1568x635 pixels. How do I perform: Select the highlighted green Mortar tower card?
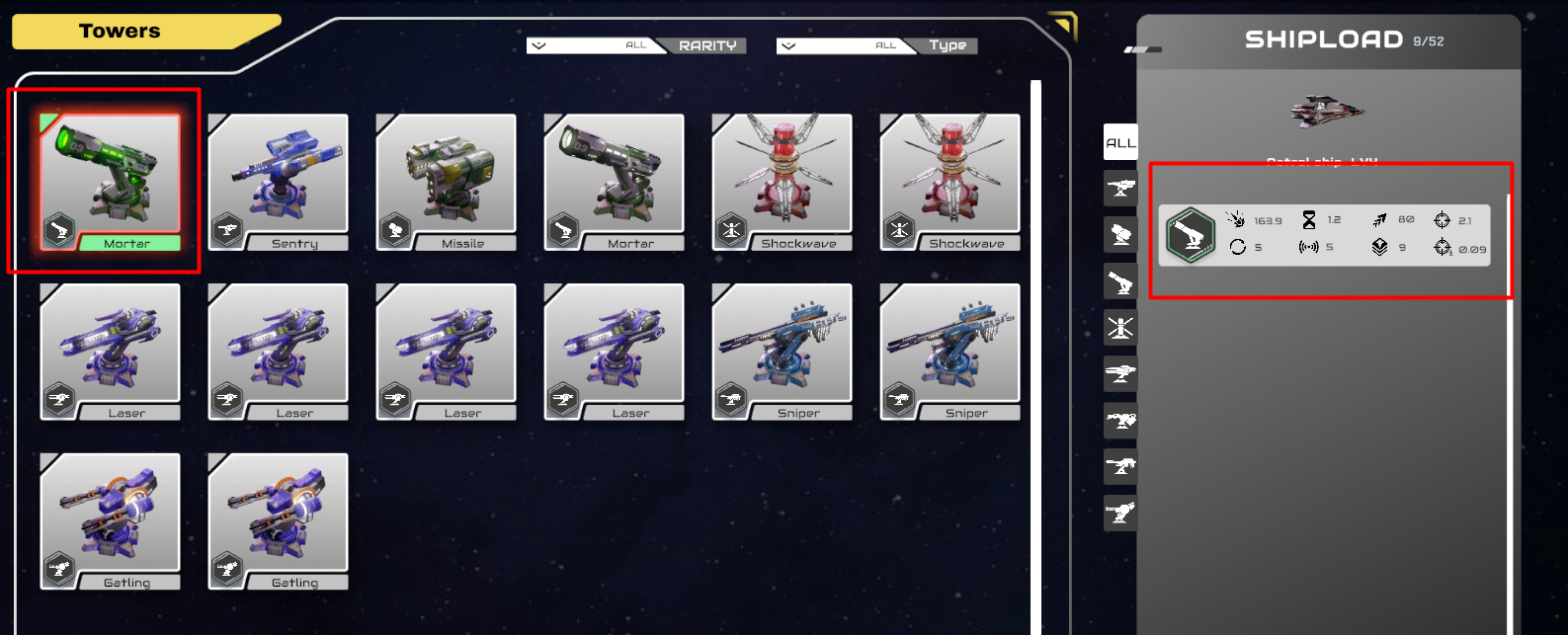tap(110, 180)
